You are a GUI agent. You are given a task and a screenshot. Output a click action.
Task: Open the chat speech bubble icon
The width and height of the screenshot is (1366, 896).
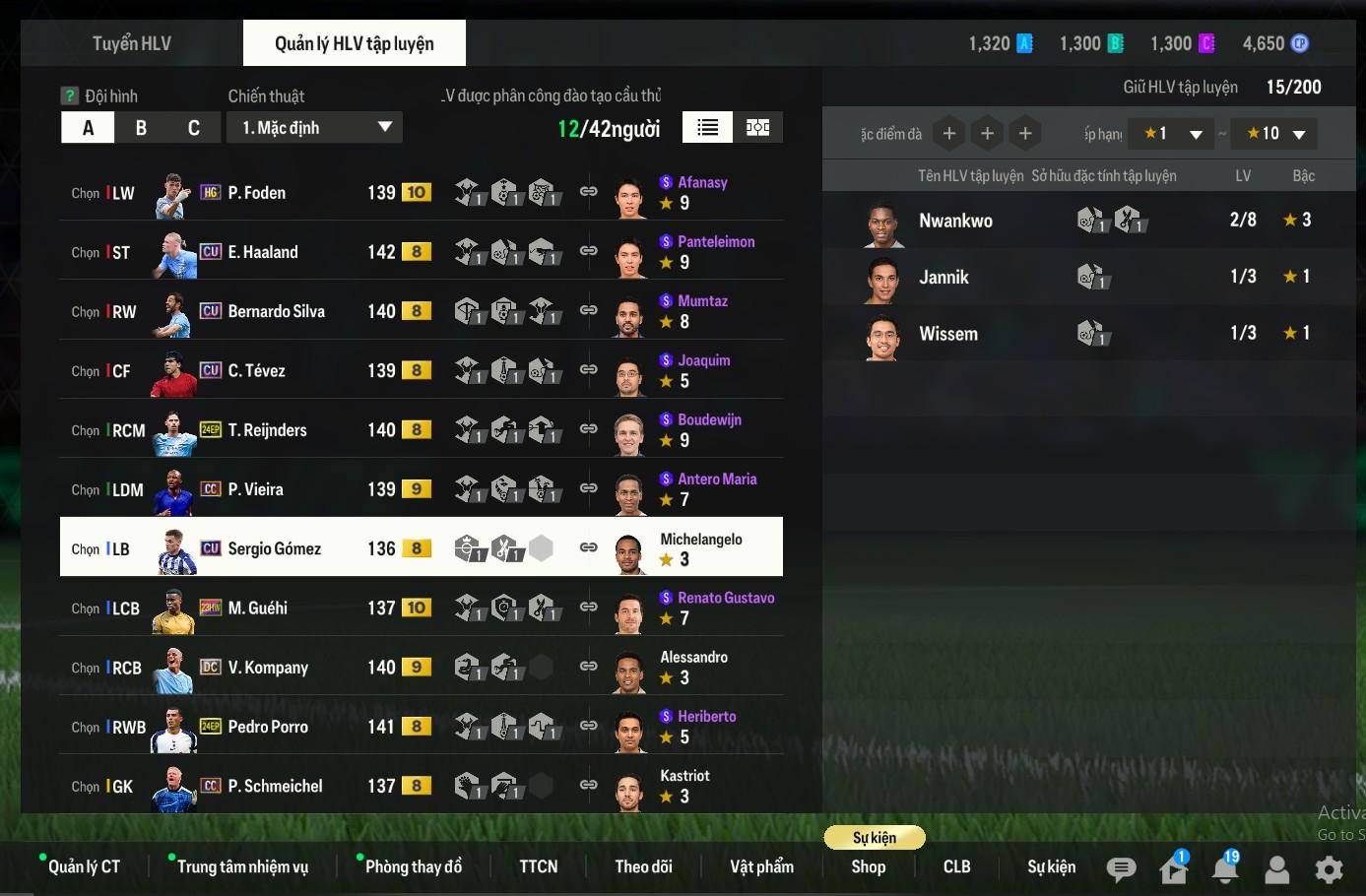(x=1121, y=868)
